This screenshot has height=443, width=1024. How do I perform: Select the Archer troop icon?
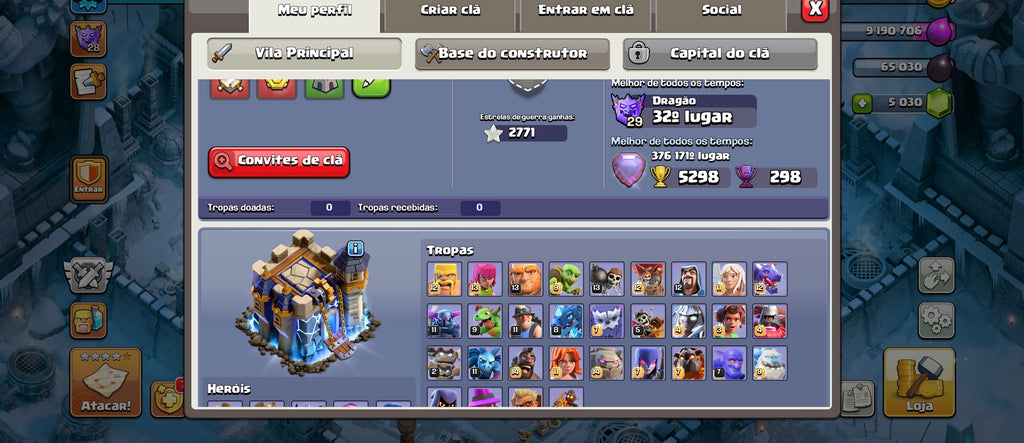(484, 279)
